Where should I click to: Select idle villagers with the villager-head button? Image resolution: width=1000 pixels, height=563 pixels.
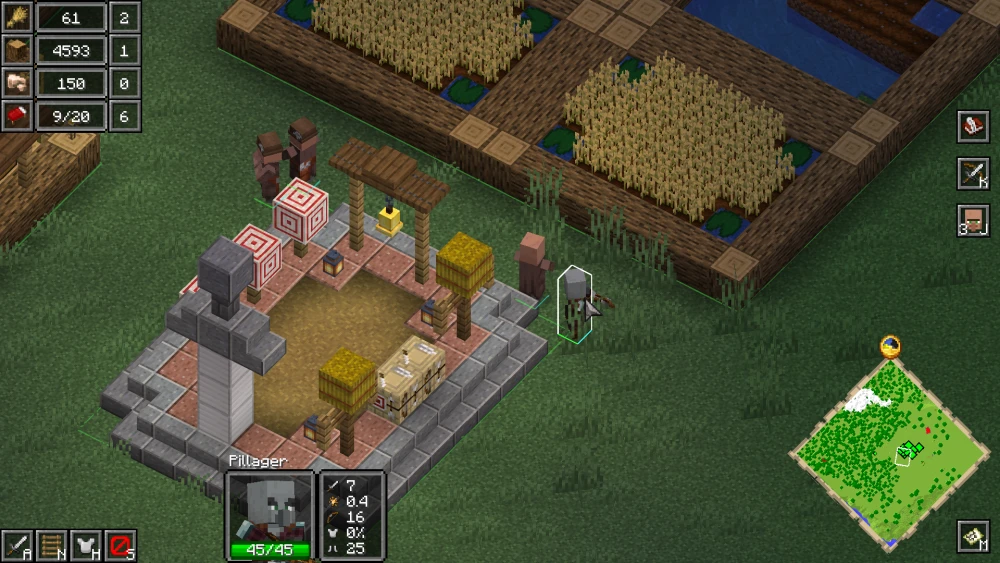tap(973, 220)
